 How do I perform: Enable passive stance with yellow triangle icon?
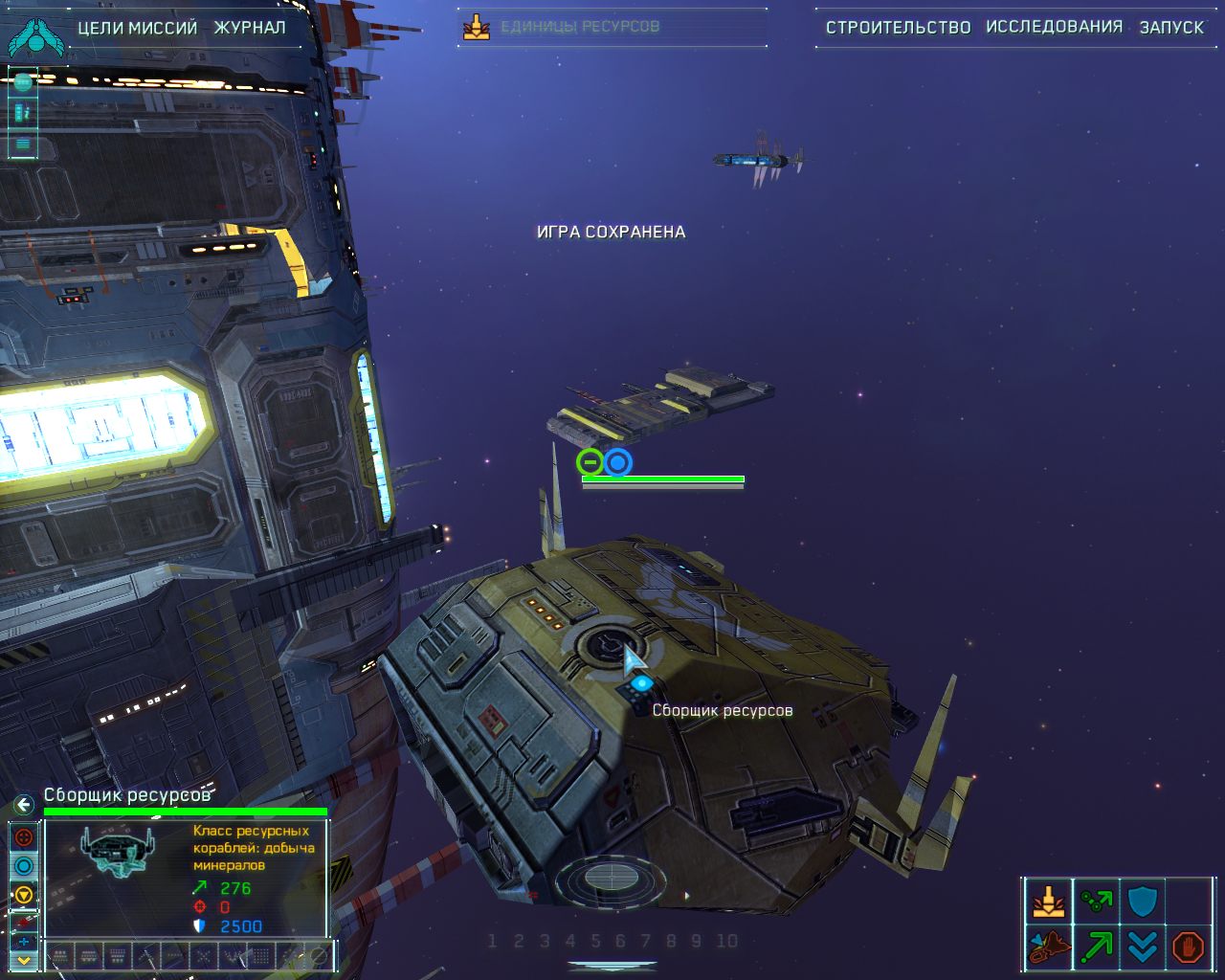[23, 893]
